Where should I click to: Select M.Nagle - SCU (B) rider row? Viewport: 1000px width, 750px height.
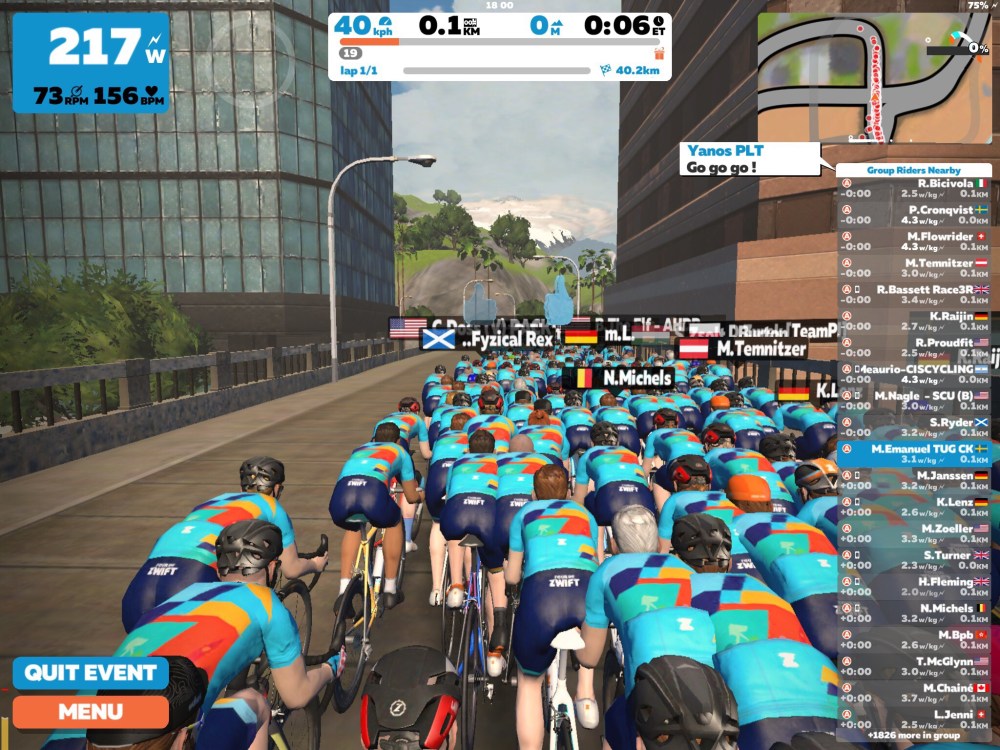tap(914, 401)
